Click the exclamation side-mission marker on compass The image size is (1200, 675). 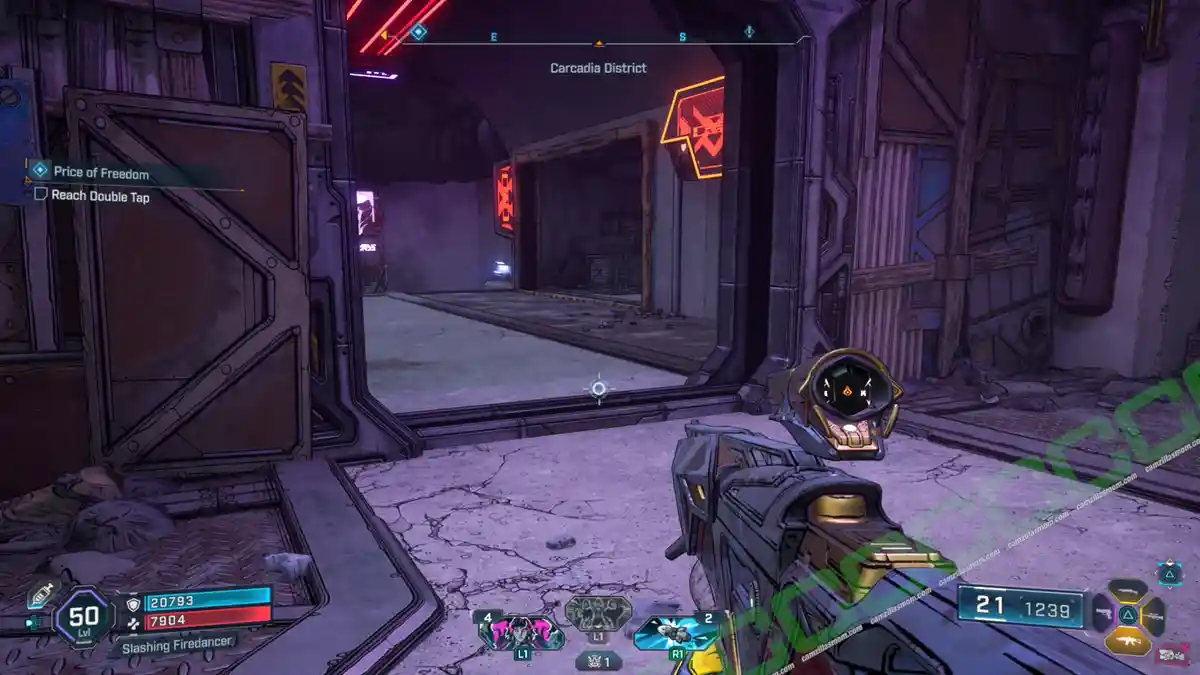[x=749, y=32]
